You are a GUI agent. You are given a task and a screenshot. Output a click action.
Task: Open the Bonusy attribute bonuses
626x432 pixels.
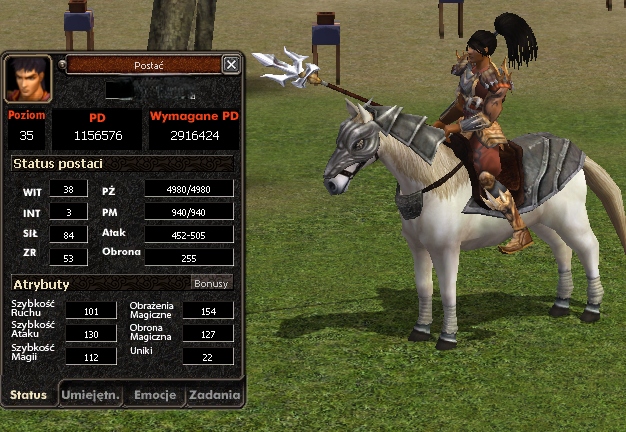211,284
